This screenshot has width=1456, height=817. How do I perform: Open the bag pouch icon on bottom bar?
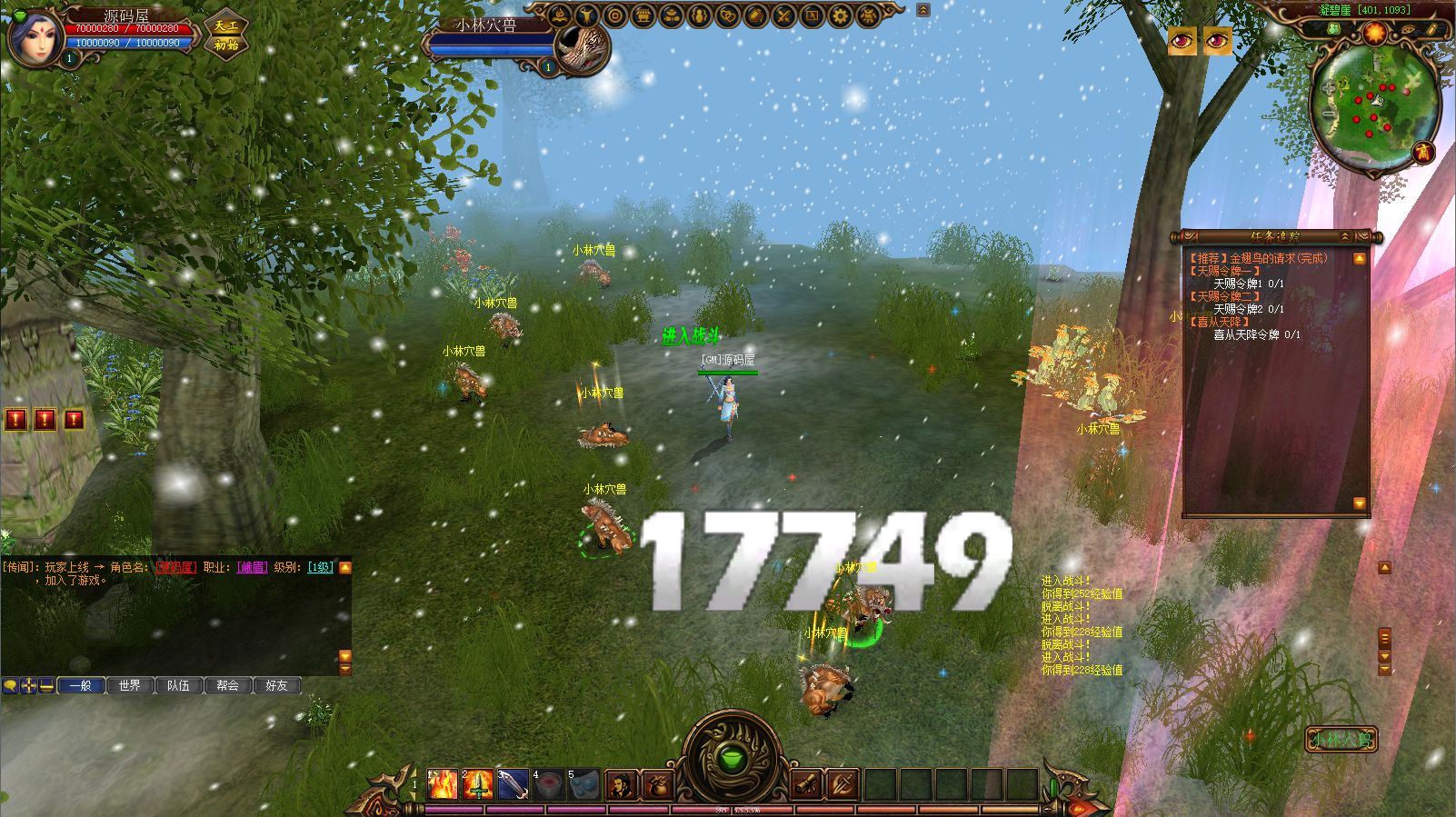point(657,785)
